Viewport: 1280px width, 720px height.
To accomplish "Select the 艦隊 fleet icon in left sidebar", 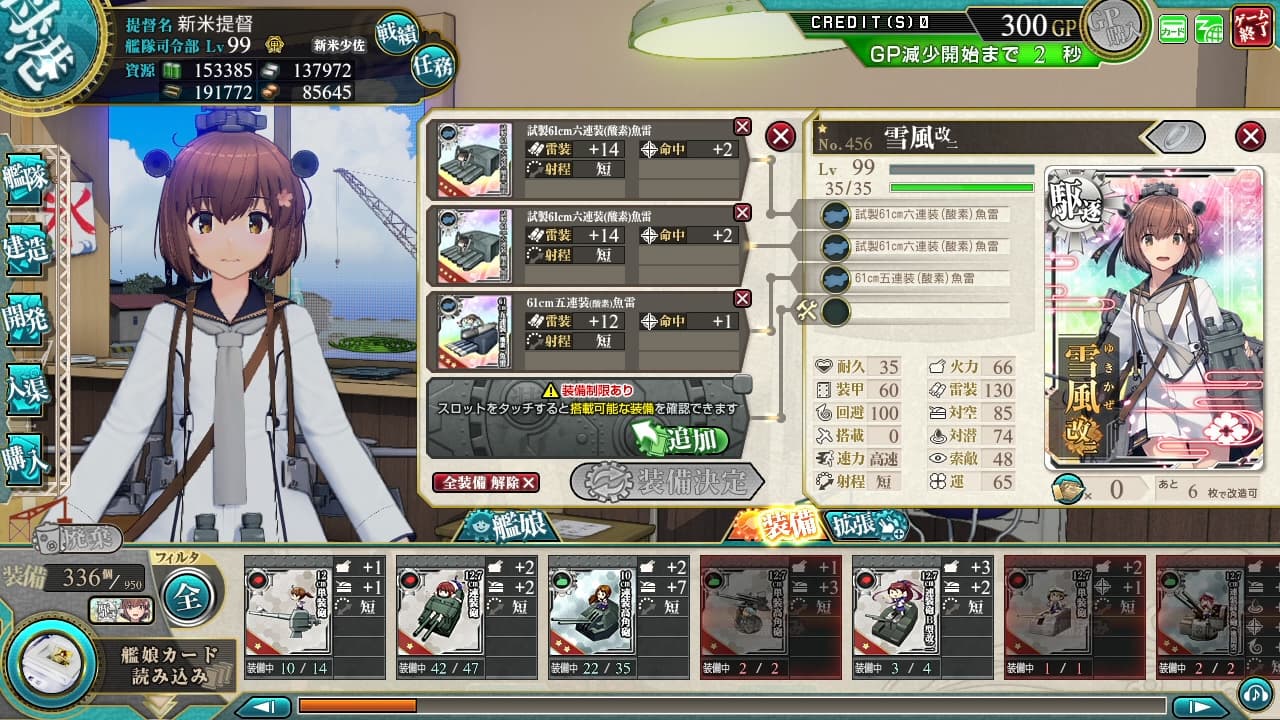I will coord(23,179).
